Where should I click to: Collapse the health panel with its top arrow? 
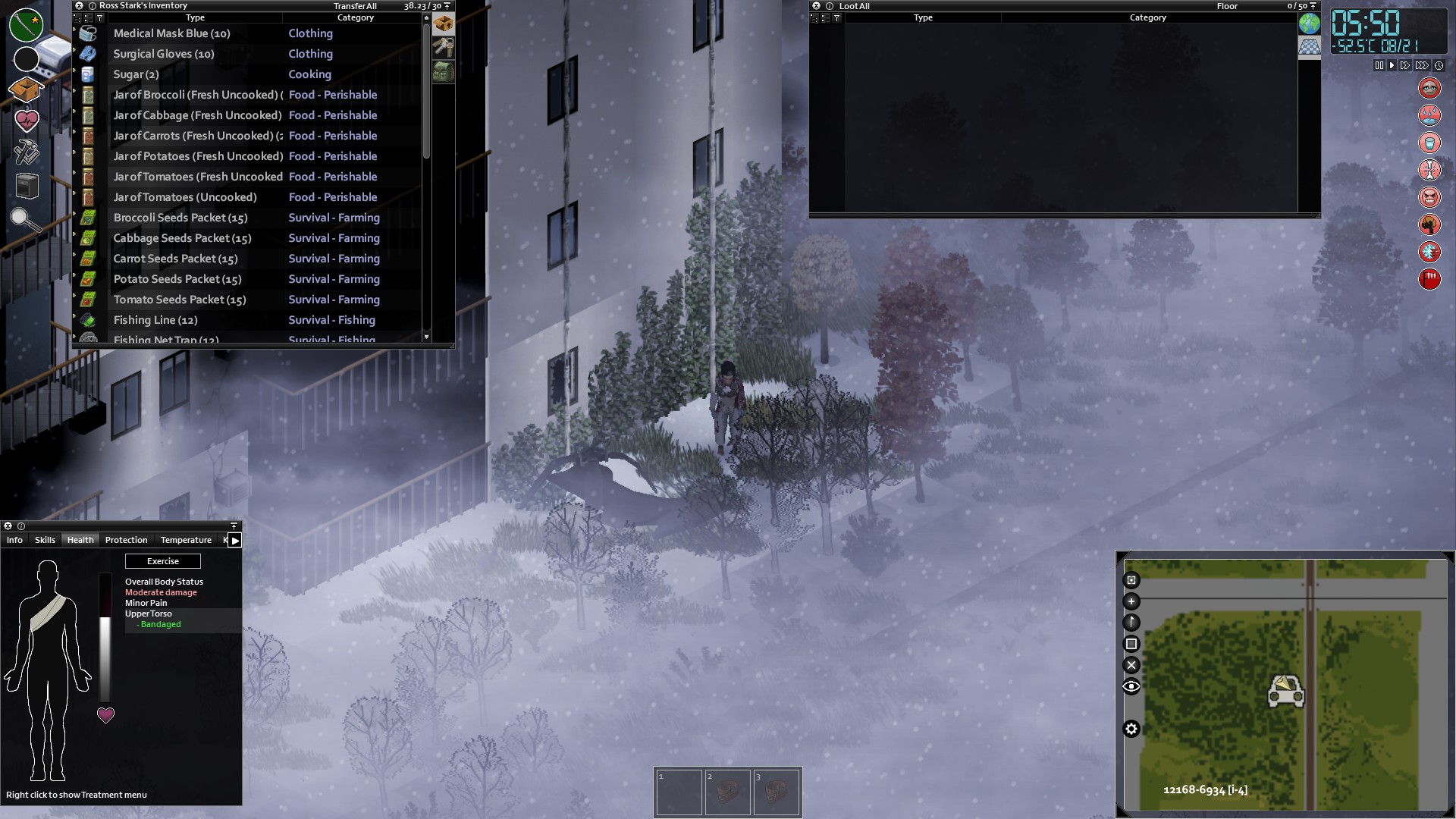(234, 526)
